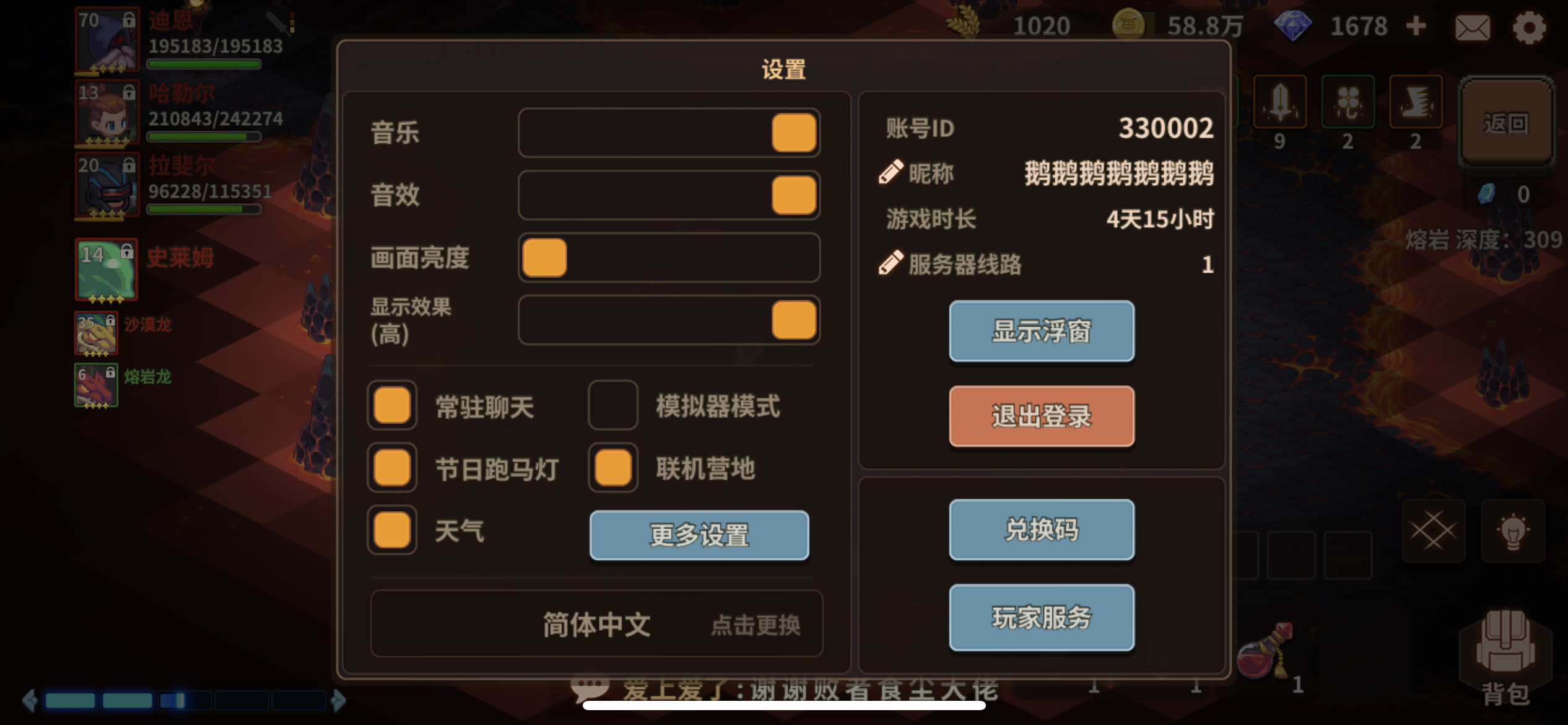Screen dimensions: 1568x725
Task: Select the winged boot buff icon showing 2
Action: 1416,102
